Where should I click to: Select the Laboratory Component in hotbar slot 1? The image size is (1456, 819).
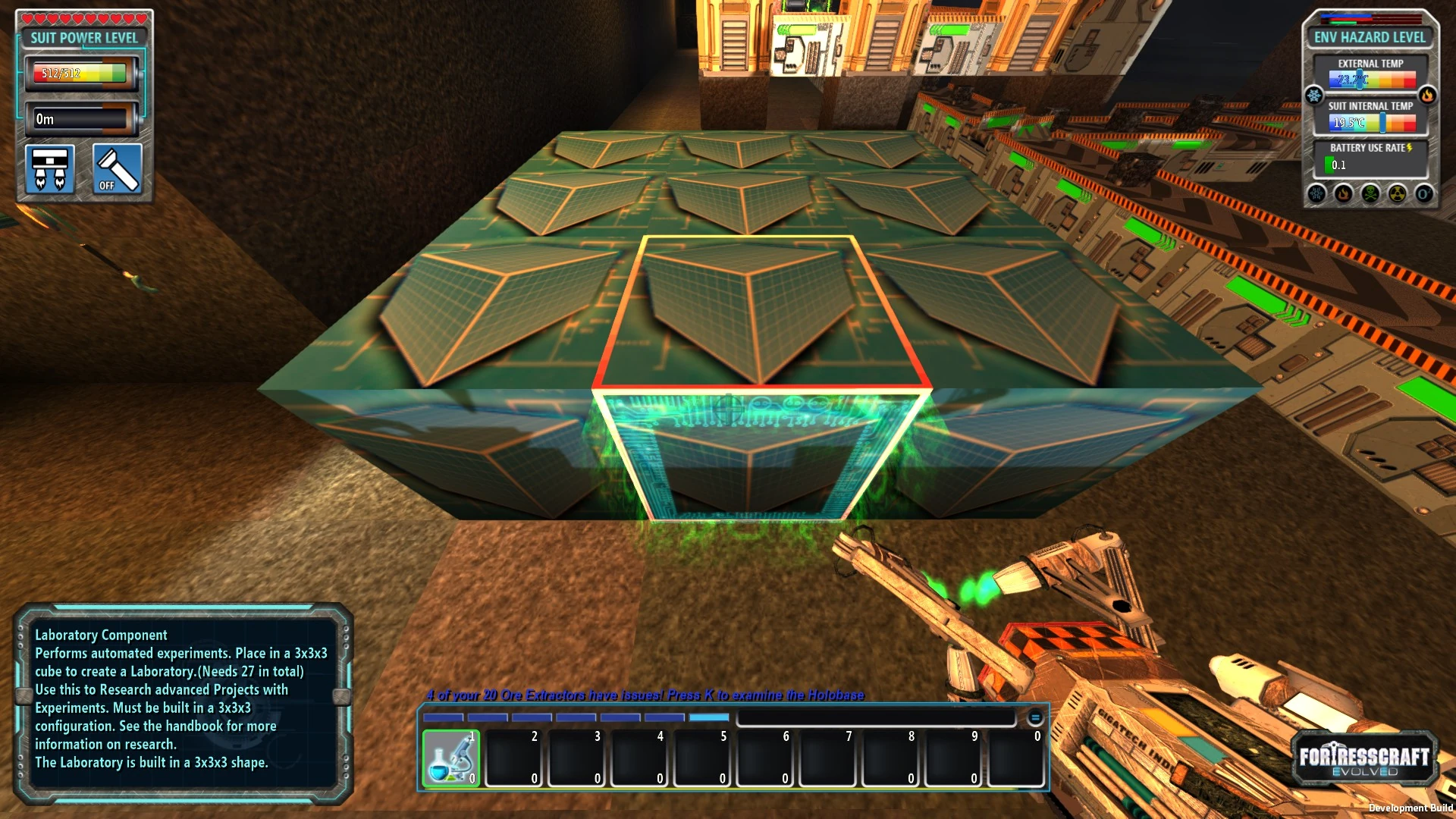tap(451, 758)
